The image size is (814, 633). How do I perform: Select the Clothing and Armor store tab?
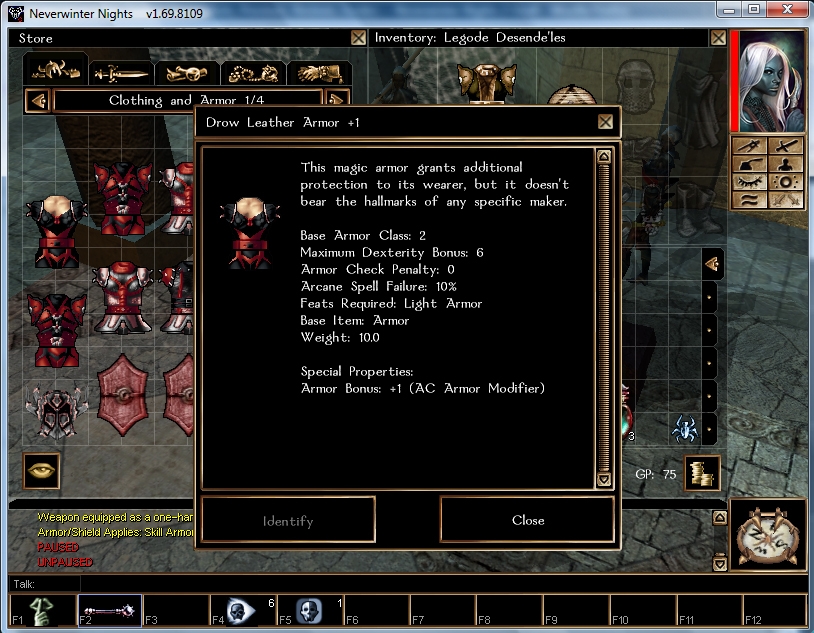(x=56, y=70)
